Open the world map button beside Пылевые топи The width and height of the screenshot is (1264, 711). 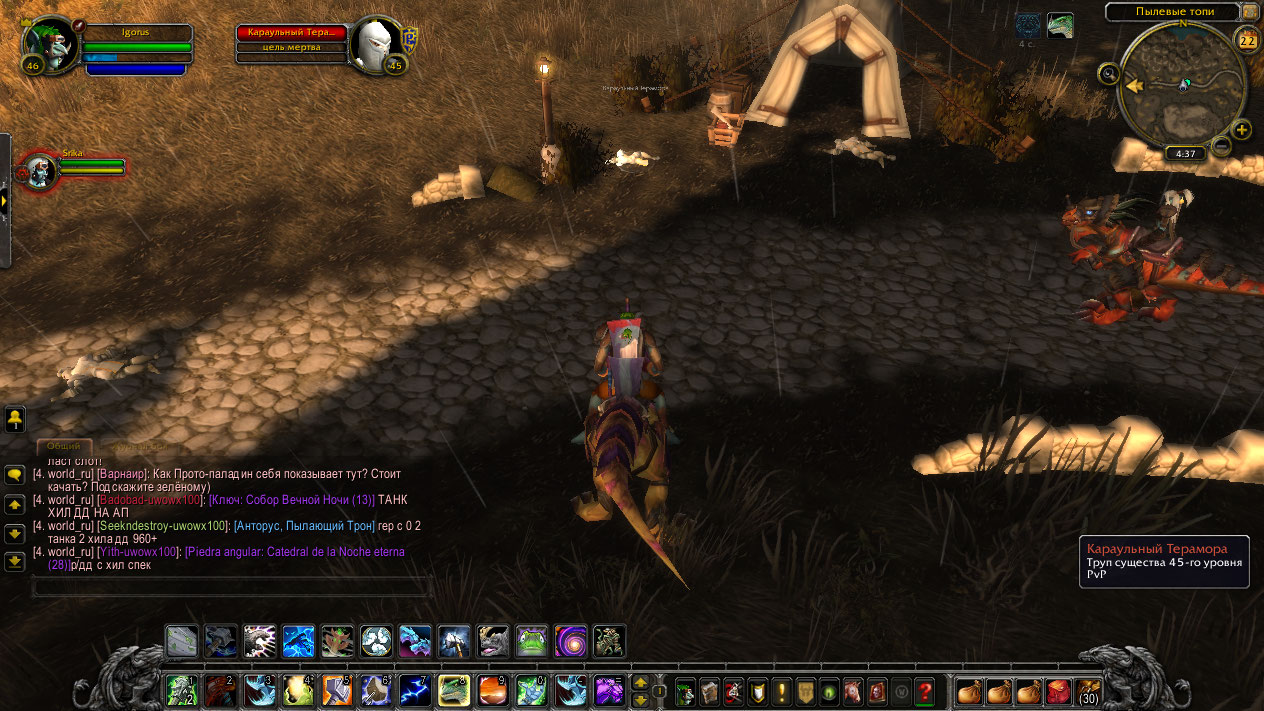click(x=1251, y=11)
